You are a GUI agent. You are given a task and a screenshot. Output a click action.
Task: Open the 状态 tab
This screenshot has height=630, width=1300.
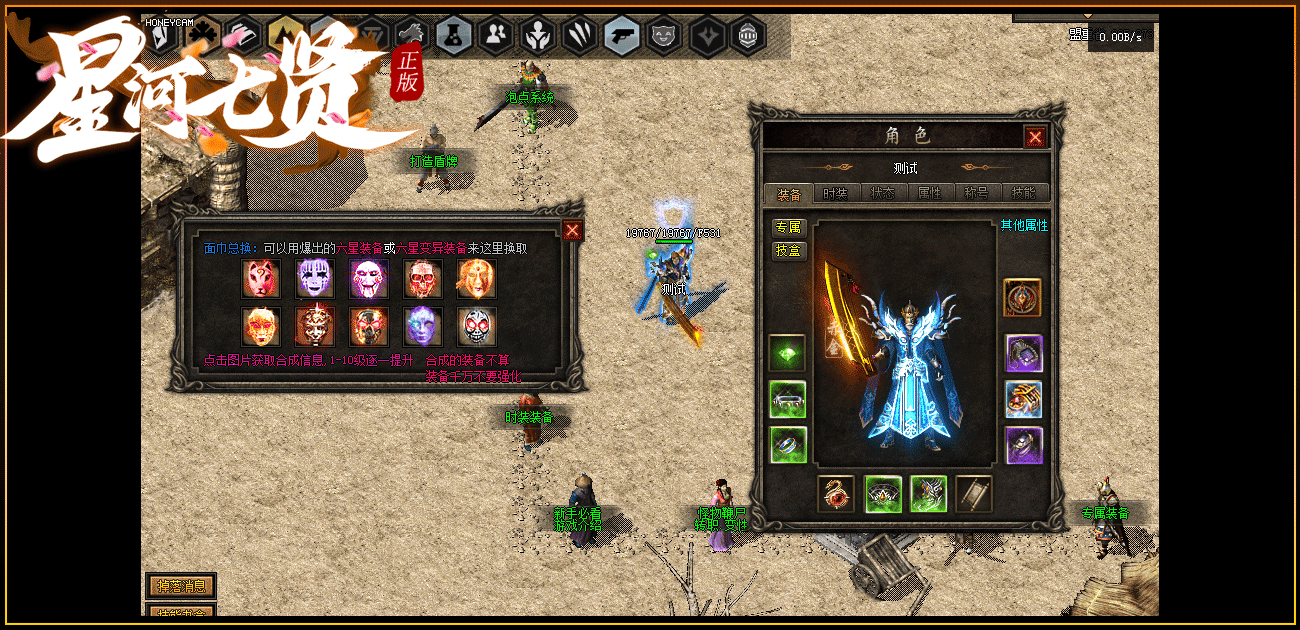coord(882,193)
